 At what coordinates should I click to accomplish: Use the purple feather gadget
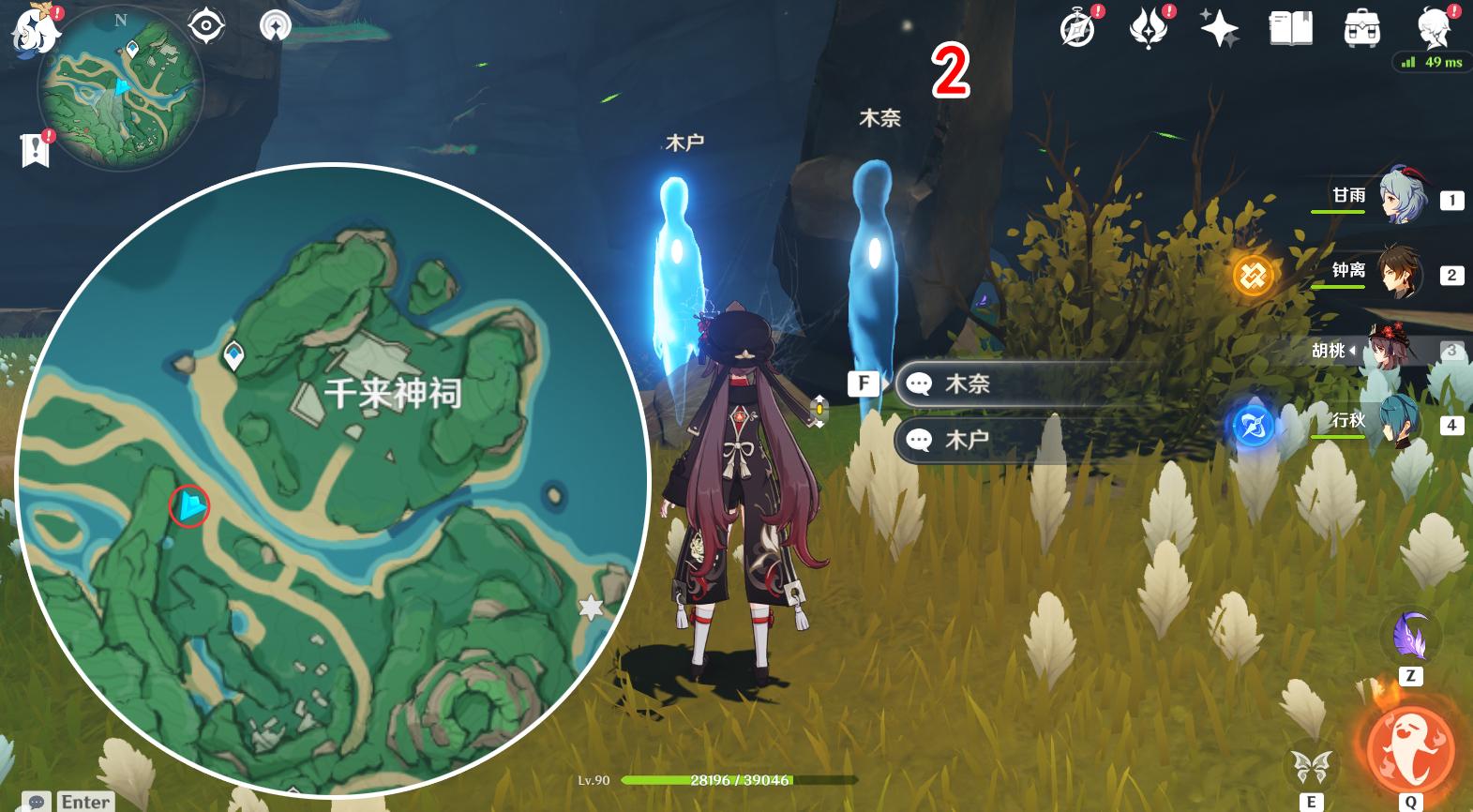coord(1410,637)
